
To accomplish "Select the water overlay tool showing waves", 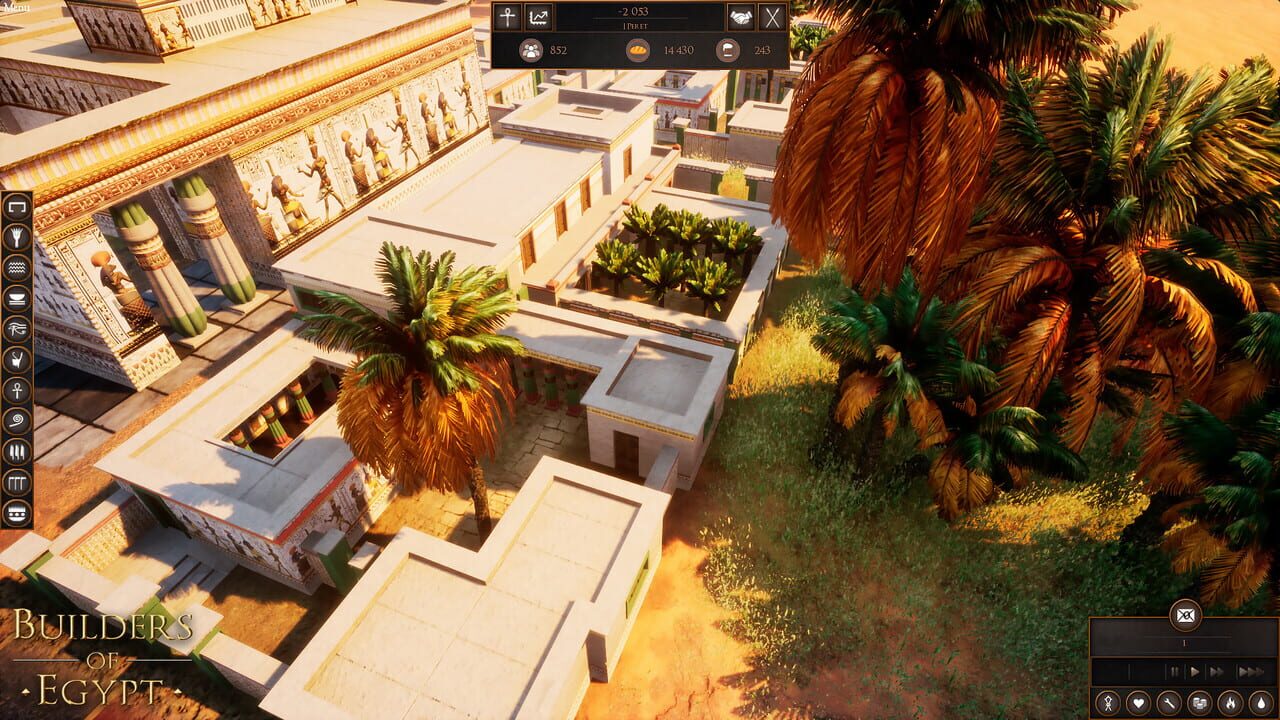I will click(15, 269).
